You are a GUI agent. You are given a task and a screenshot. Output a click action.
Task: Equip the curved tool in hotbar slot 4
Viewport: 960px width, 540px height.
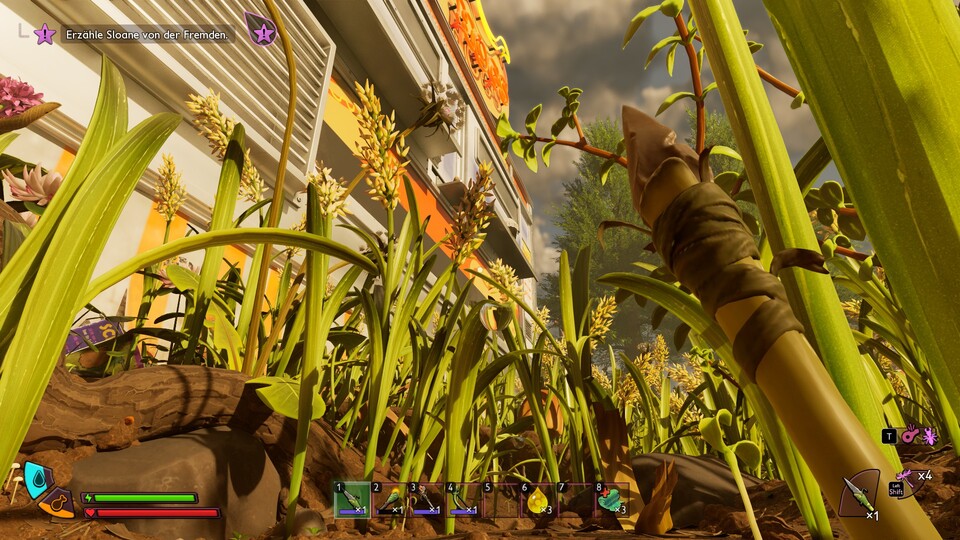point(462,499)
